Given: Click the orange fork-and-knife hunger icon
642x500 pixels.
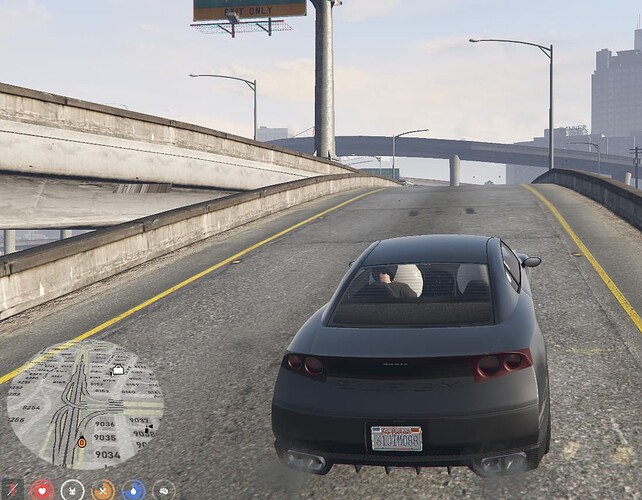Looking at the screenshot, I should coord(102,490).
